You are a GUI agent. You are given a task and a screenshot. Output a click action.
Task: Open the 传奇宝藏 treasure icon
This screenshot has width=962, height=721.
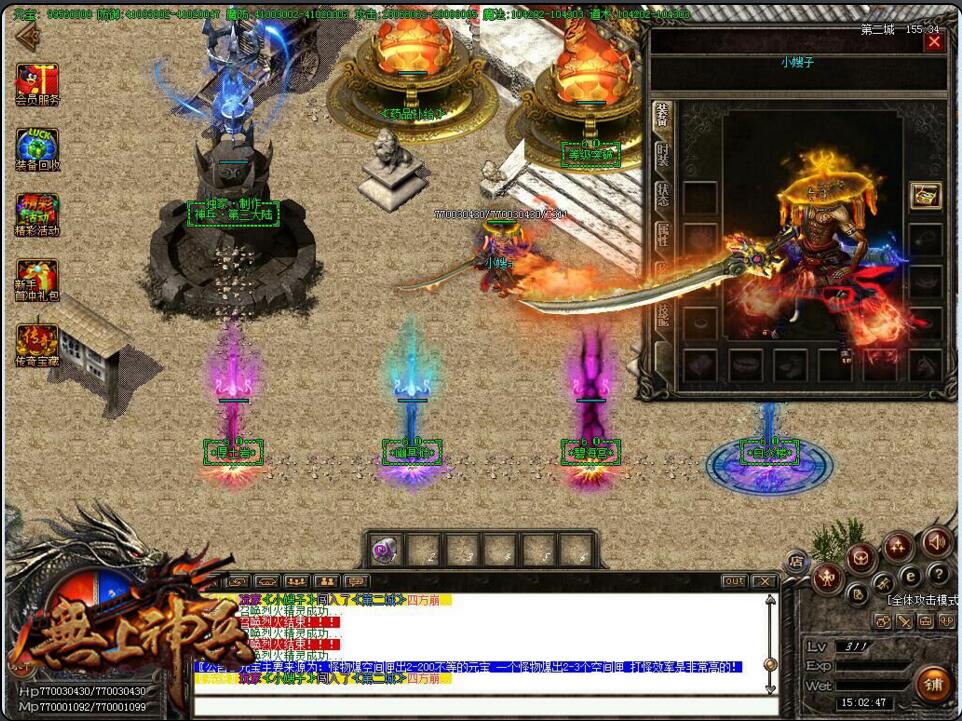coord(37,345)
